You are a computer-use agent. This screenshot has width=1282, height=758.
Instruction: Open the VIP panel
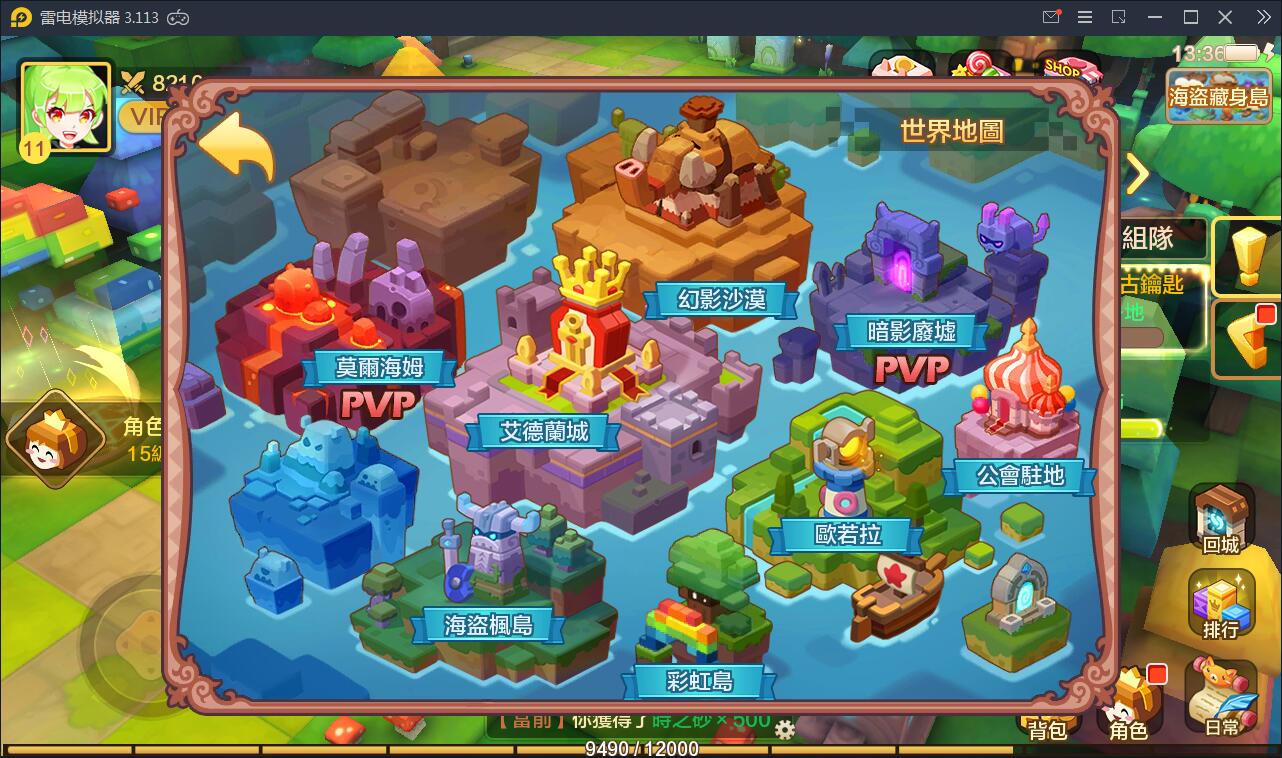[144, 117]
